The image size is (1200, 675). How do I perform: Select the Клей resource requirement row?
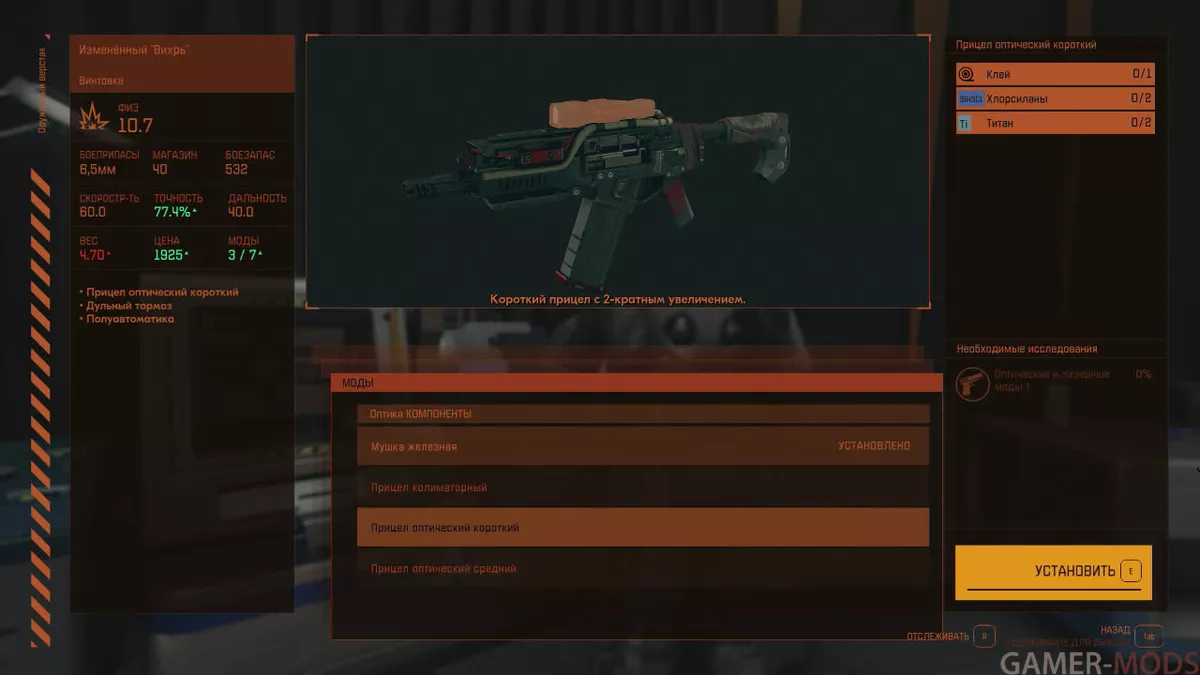click(1055, 74)
